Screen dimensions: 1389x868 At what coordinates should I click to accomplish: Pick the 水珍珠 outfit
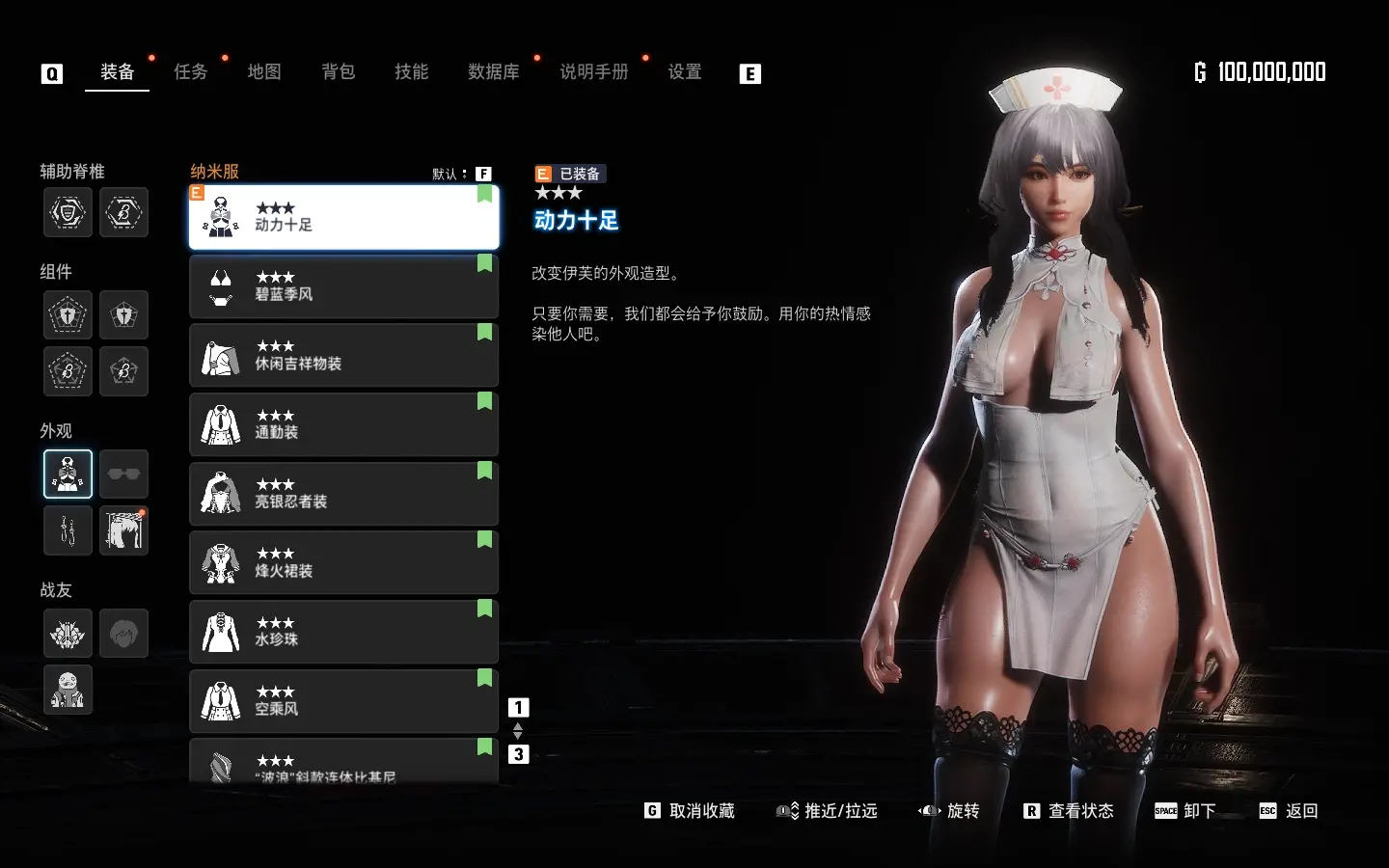[343, 632]
